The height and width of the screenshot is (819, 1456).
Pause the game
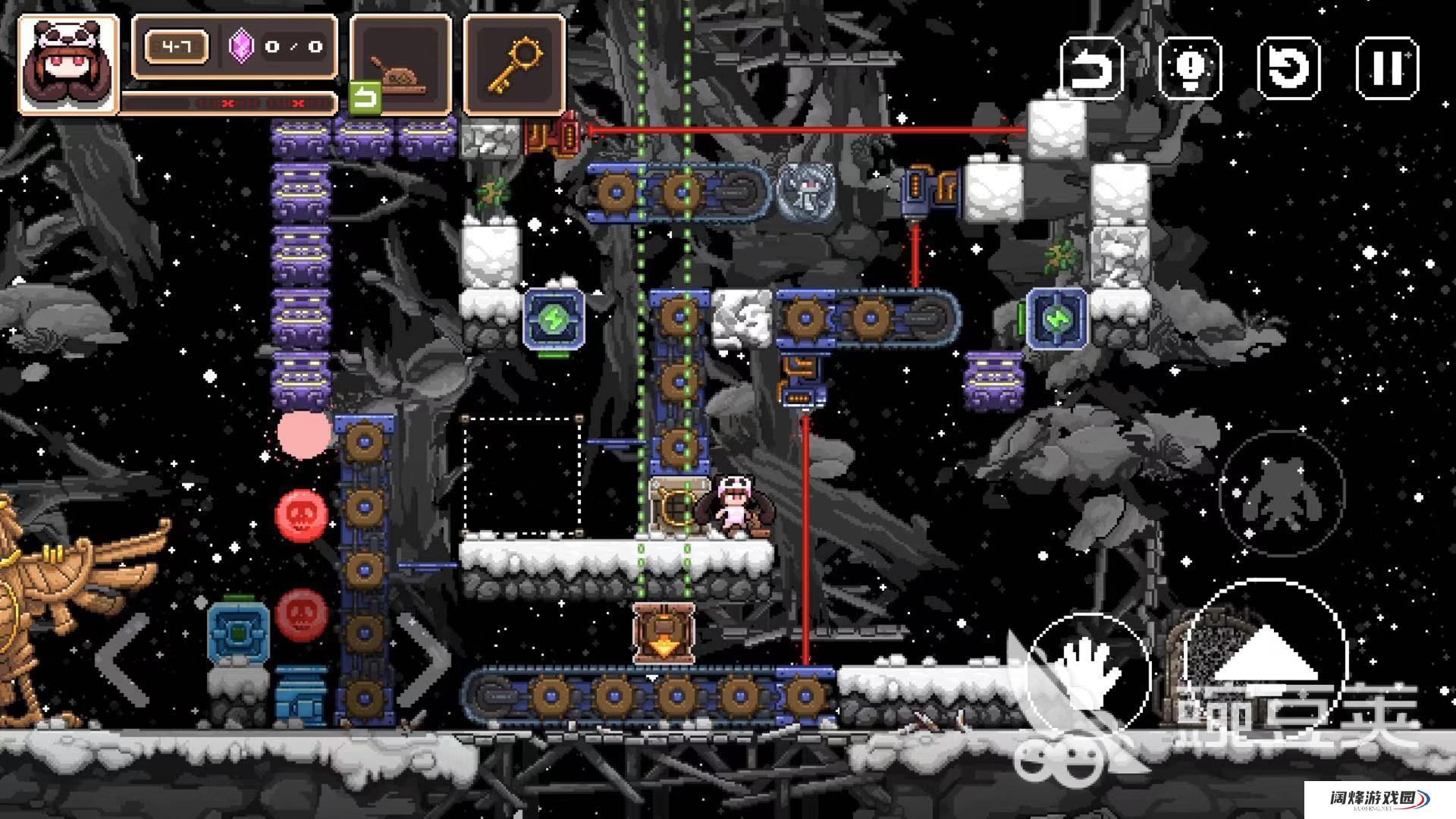[x=1386, y=67]
